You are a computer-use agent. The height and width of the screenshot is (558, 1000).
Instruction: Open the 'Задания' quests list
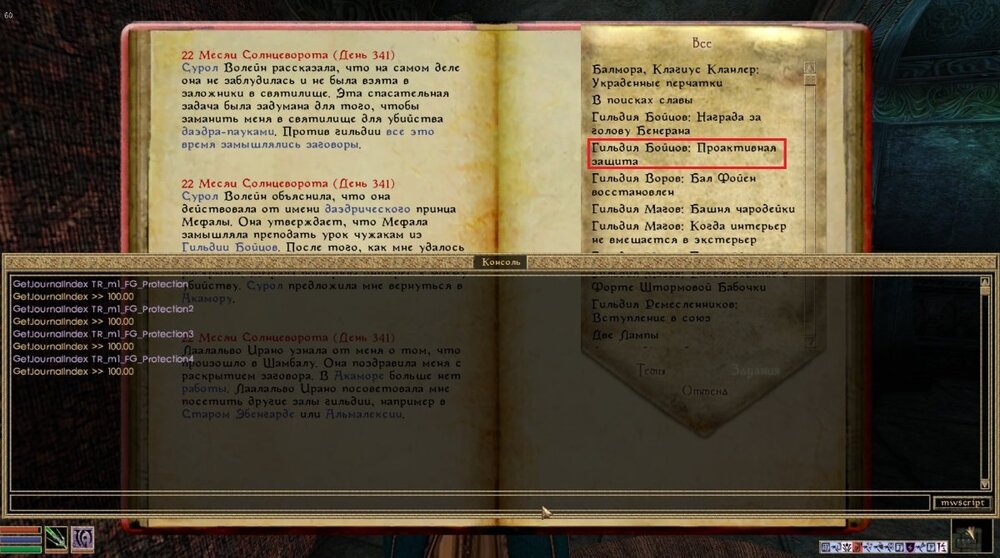point(754,371)
